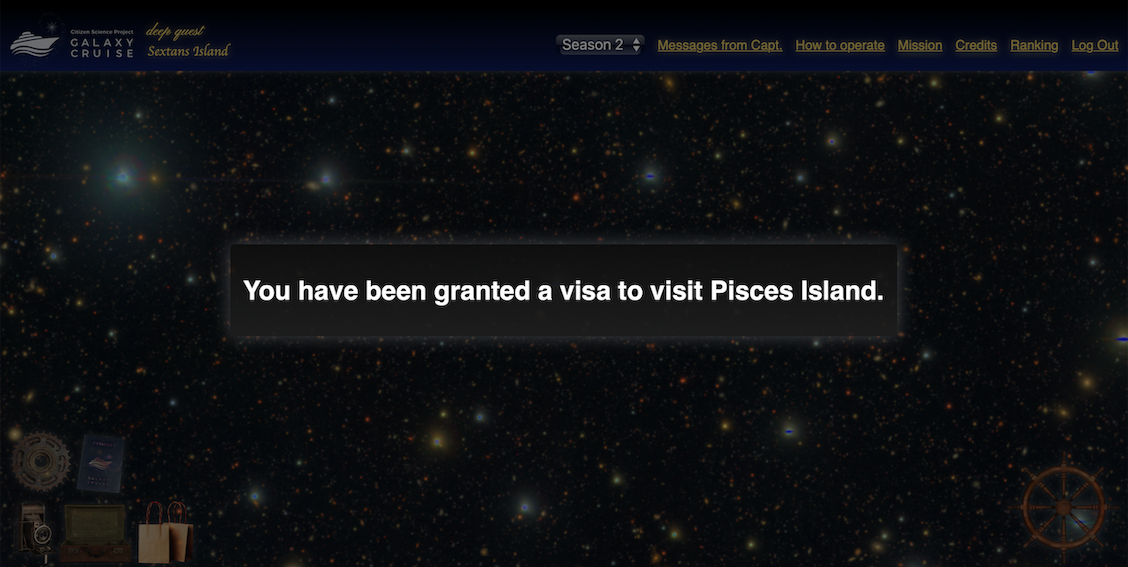
Task: Select the vintage camera icon
Action: pyautogui.click(x=35, y=531)
